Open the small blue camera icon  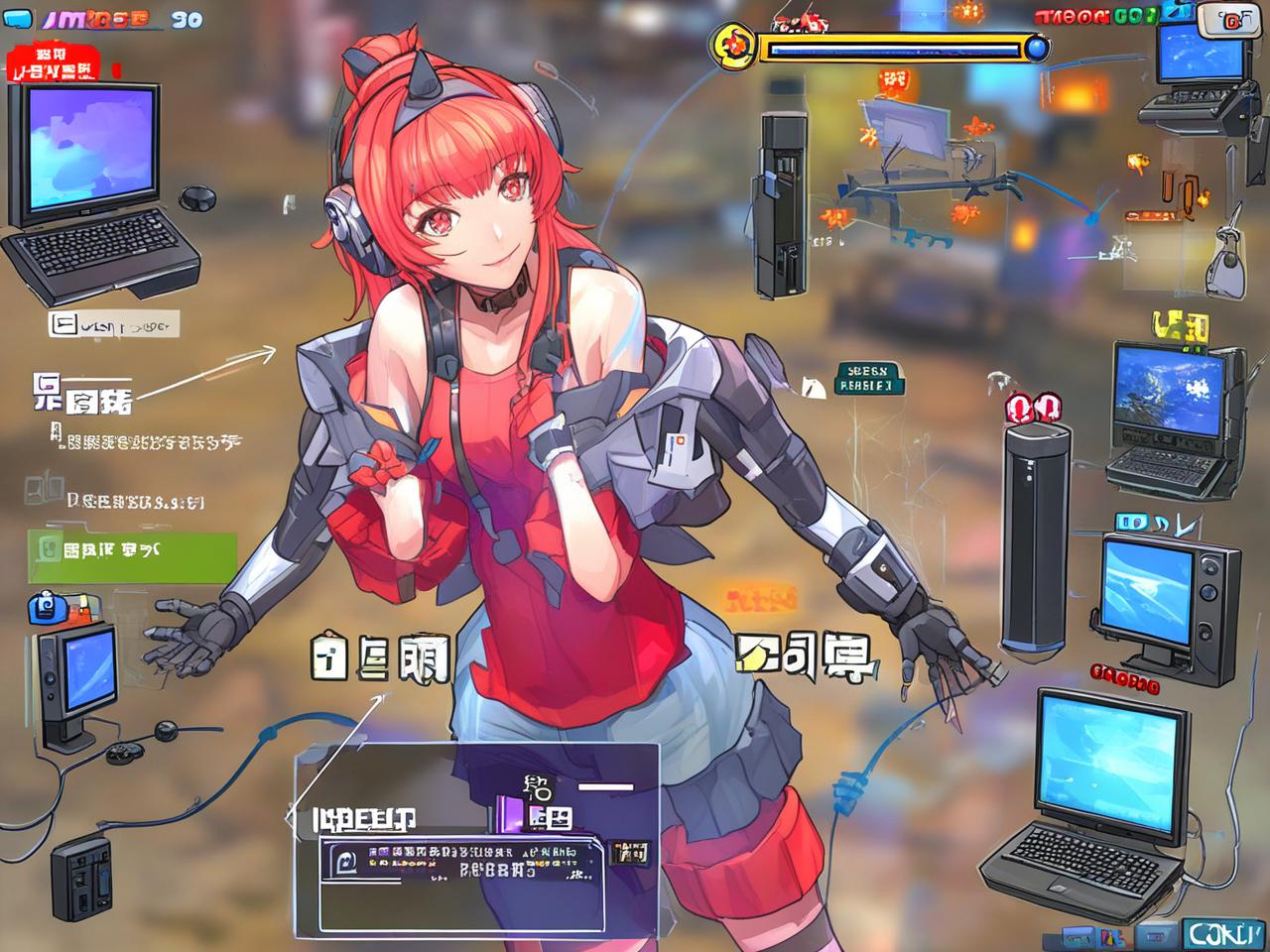48,606
